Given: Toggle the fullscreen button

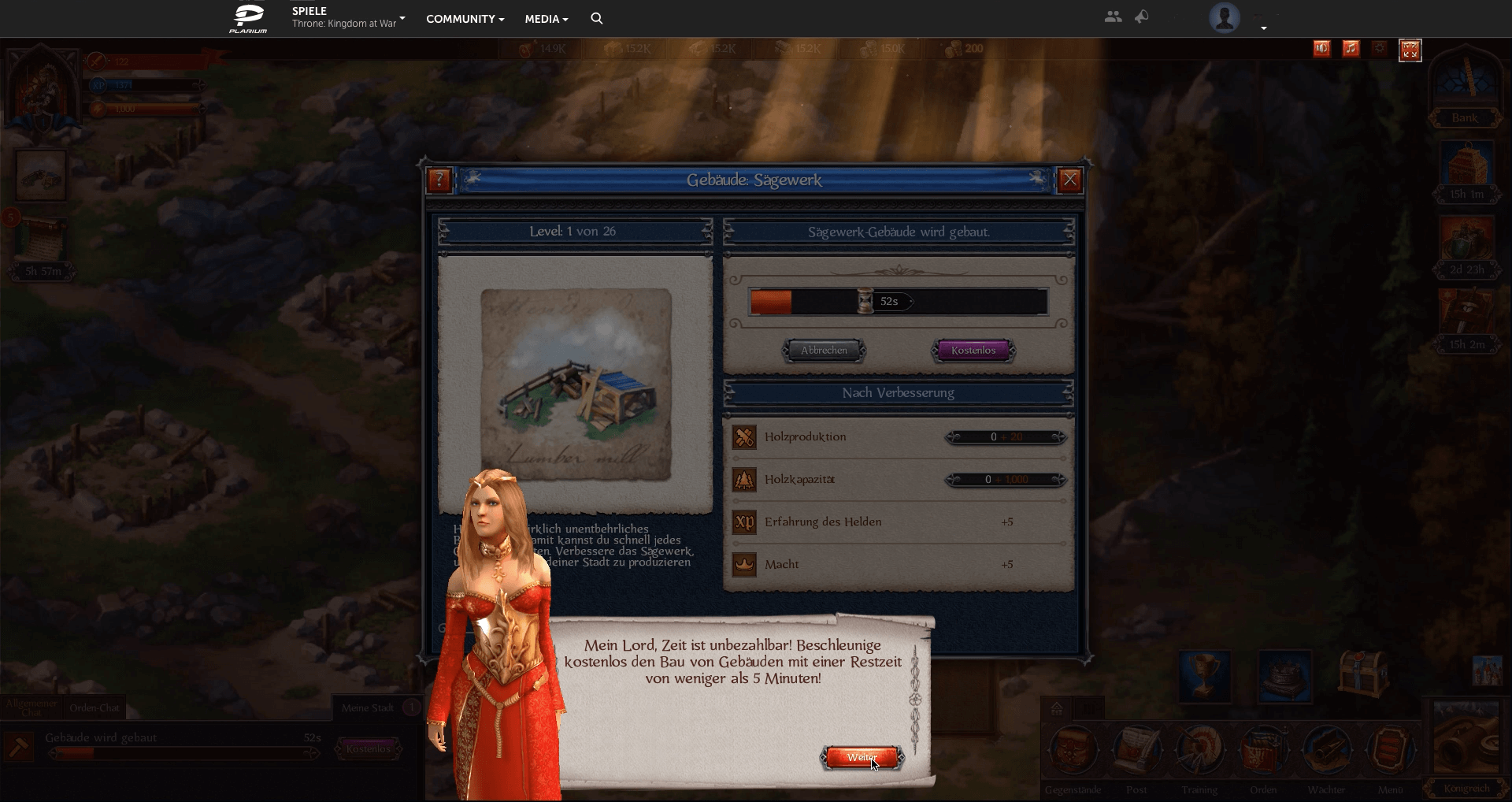Looking at the screenshot, I should [1410, 50].
